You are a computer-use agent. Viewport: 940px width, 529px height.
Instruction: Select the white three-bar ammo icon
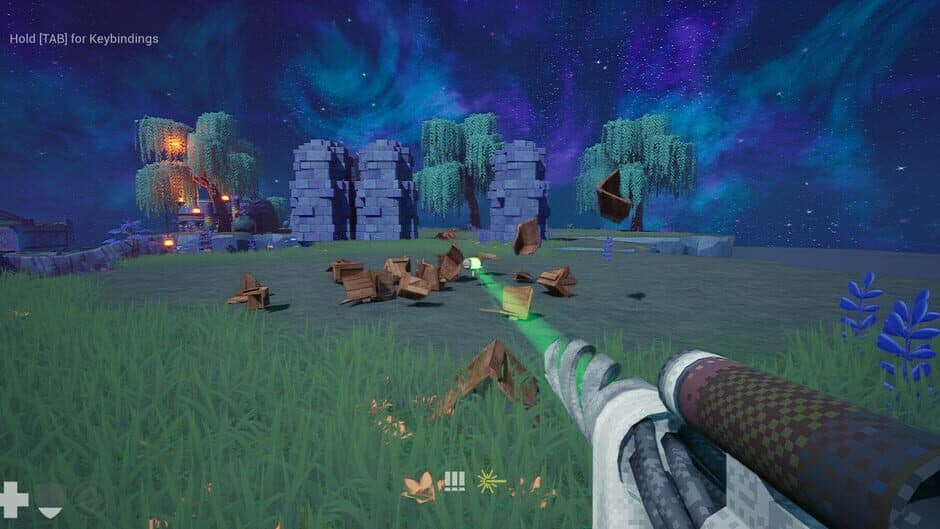(x=455, y=481)
